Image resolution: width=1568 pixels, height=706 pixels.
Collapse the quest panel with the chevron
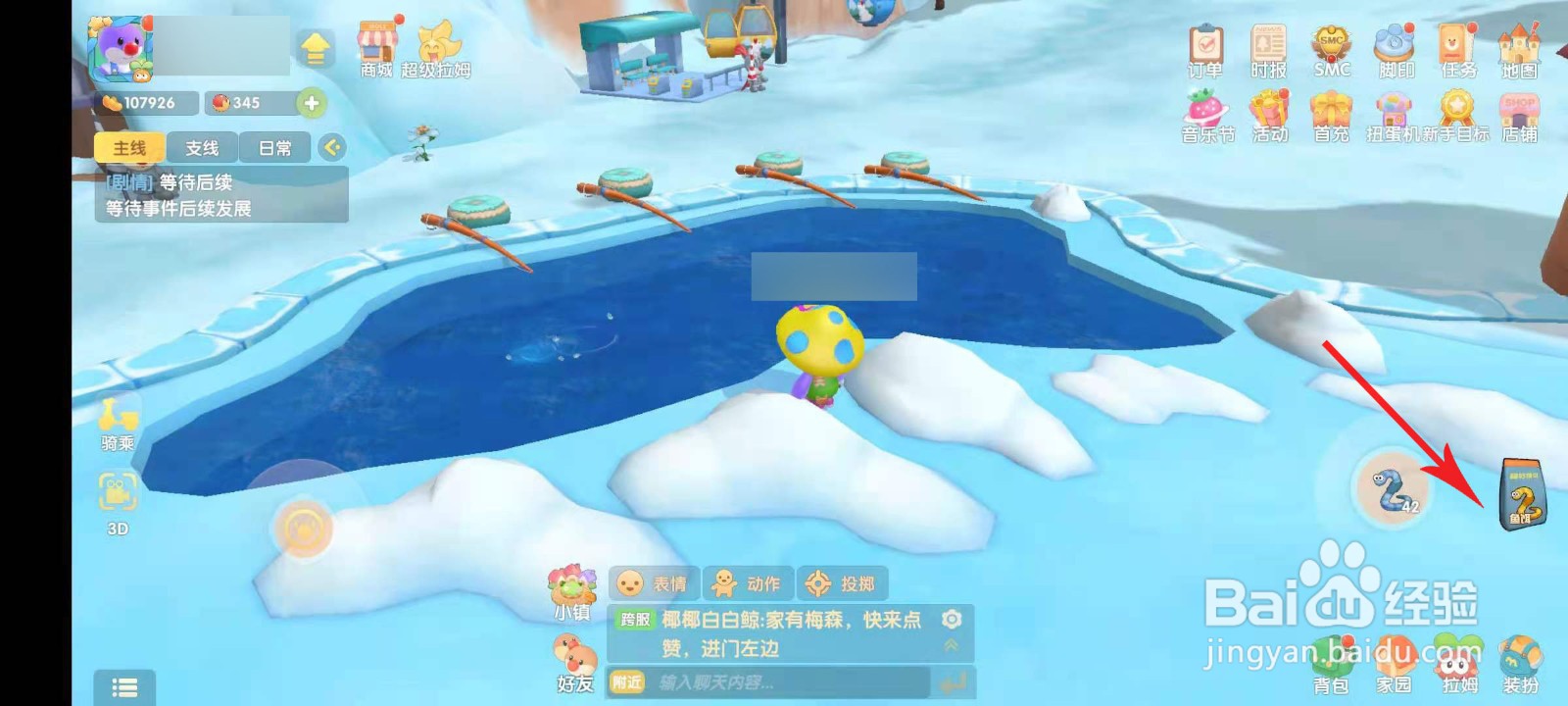(x=331, y=147)
